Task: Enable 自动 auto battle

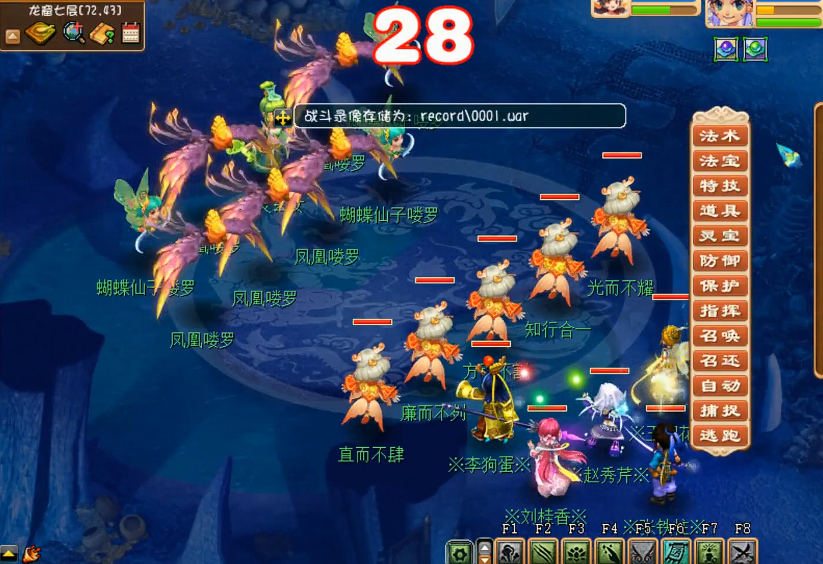Action: coord(720,386)
